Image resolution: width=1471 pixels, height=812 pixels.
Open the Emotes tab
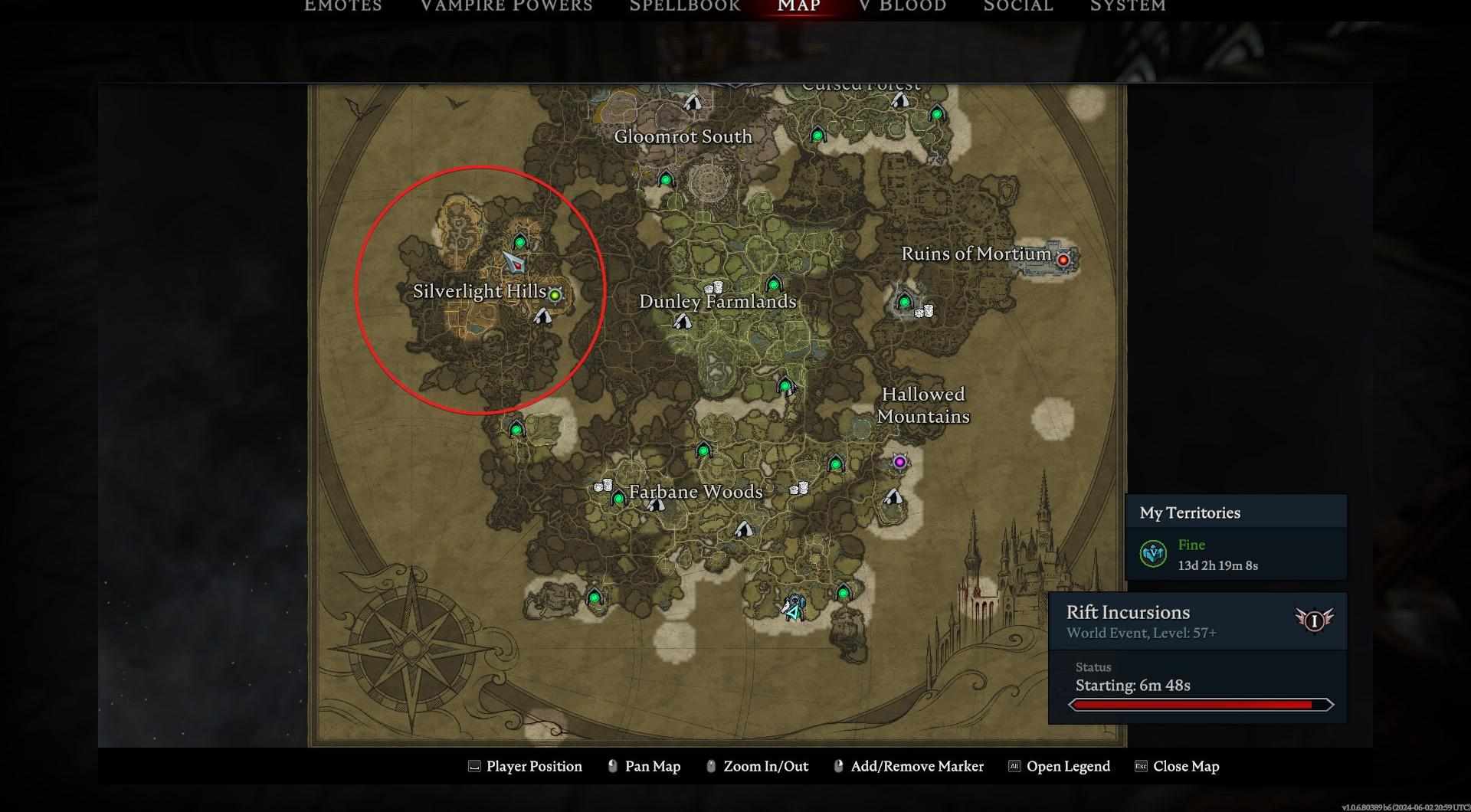[342, 6]
